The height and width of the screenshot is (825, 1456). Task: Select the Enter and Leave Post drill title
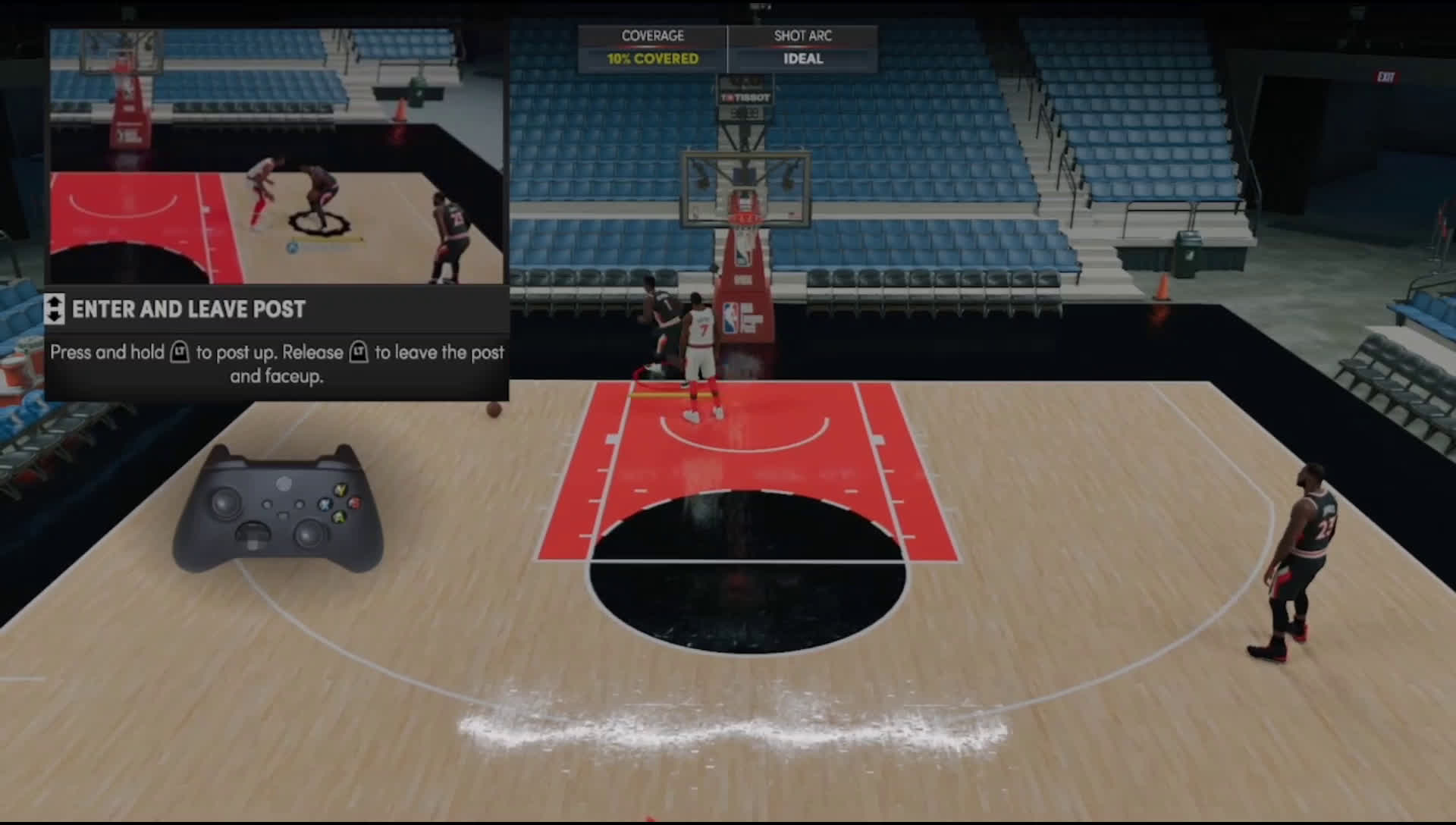188,309
